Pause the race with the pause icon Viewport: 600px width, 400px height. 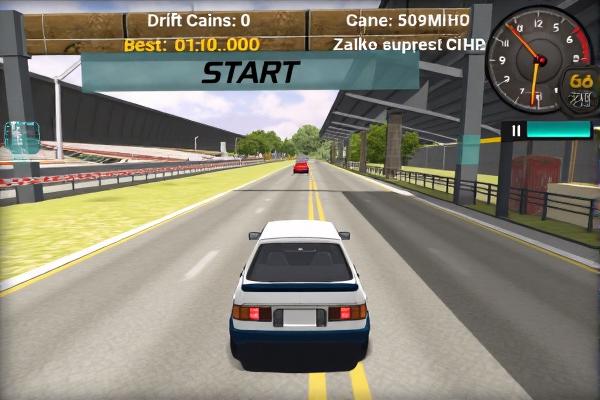516,130
